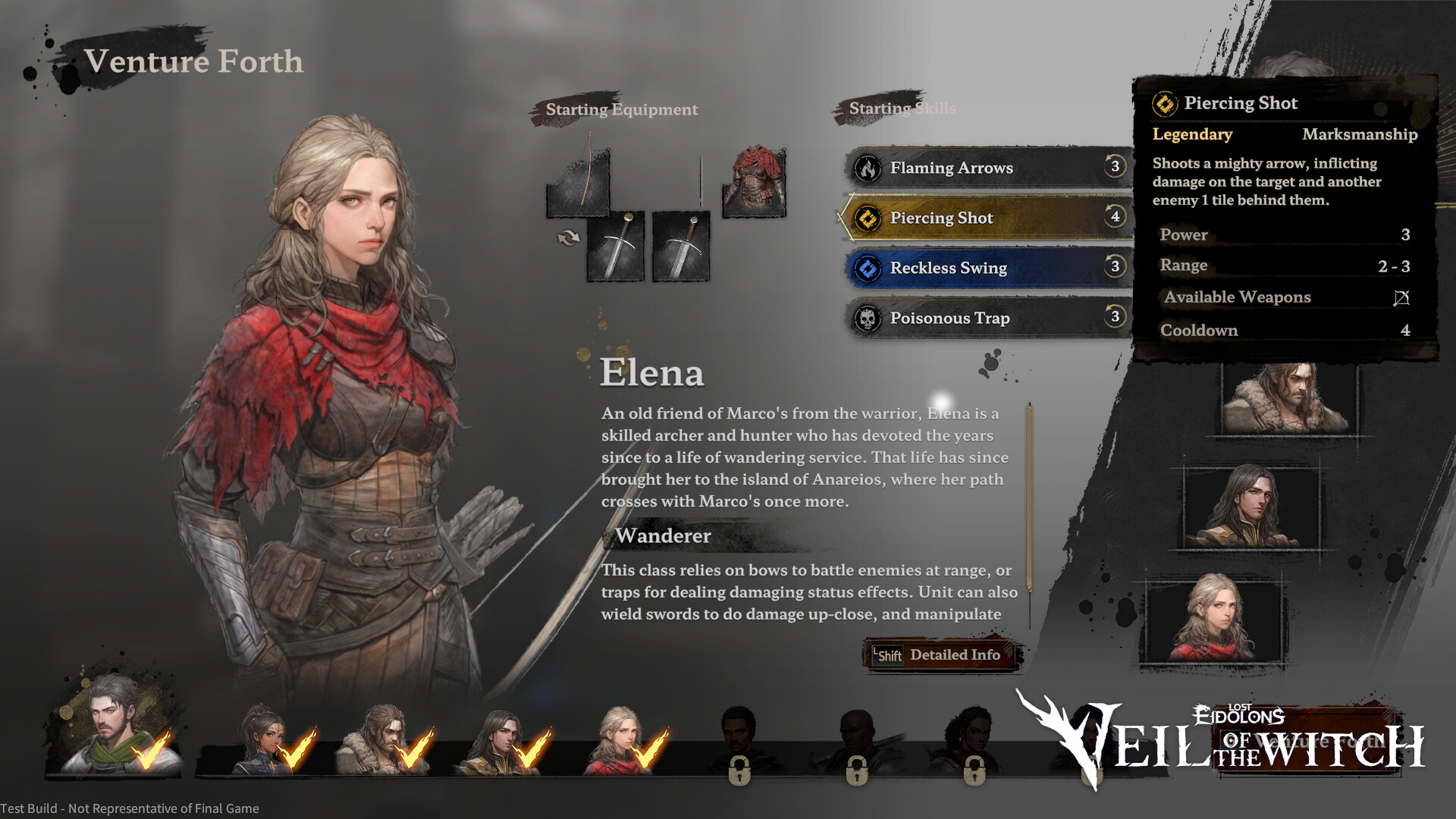The width and height of the screenshot is (1456, 819).
Task: Select the Flaming Arrows skill icon
Action: click(867, 168)
